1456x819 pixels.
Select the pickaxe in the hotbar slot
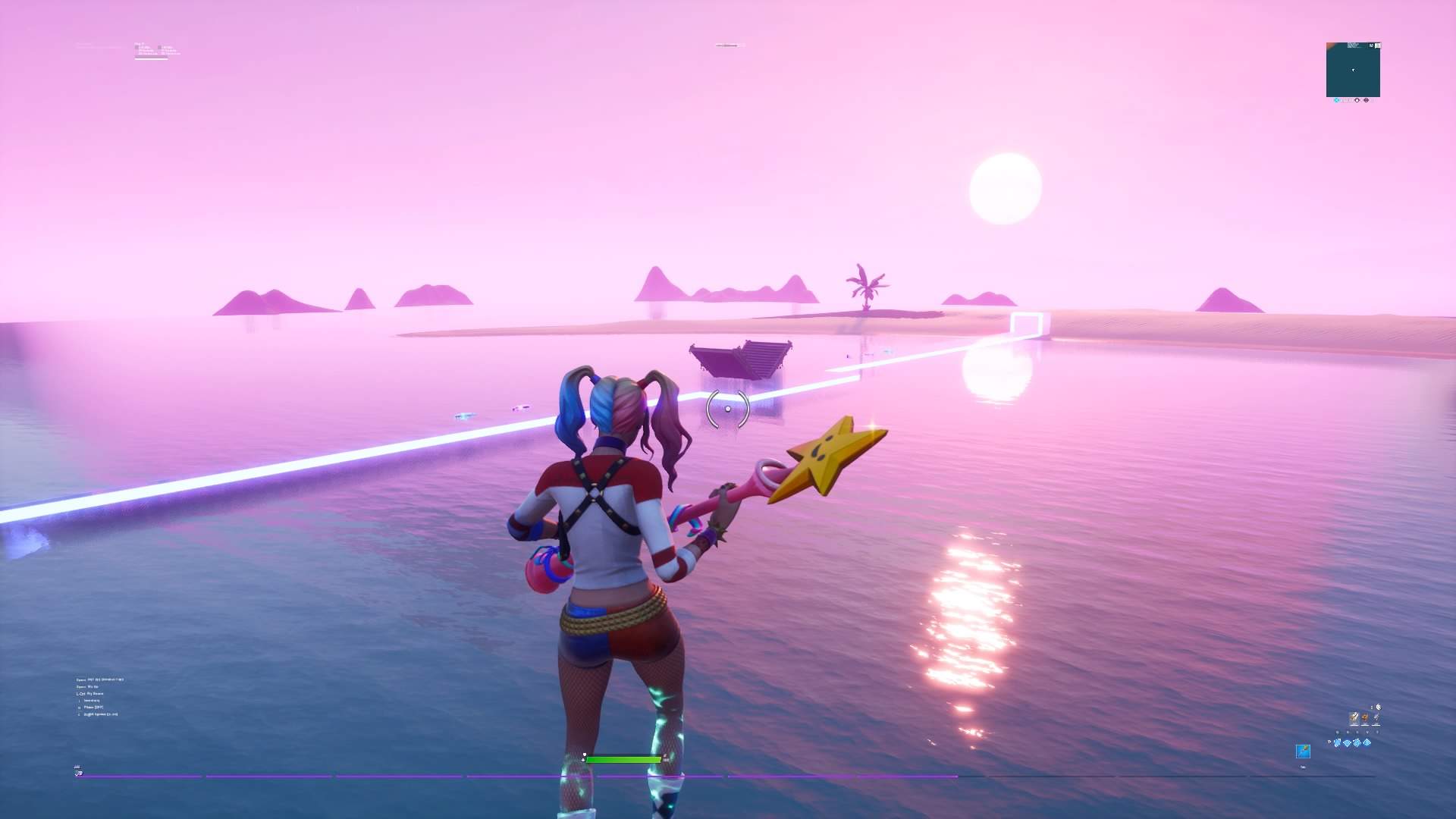click(x=1302, y=752)
